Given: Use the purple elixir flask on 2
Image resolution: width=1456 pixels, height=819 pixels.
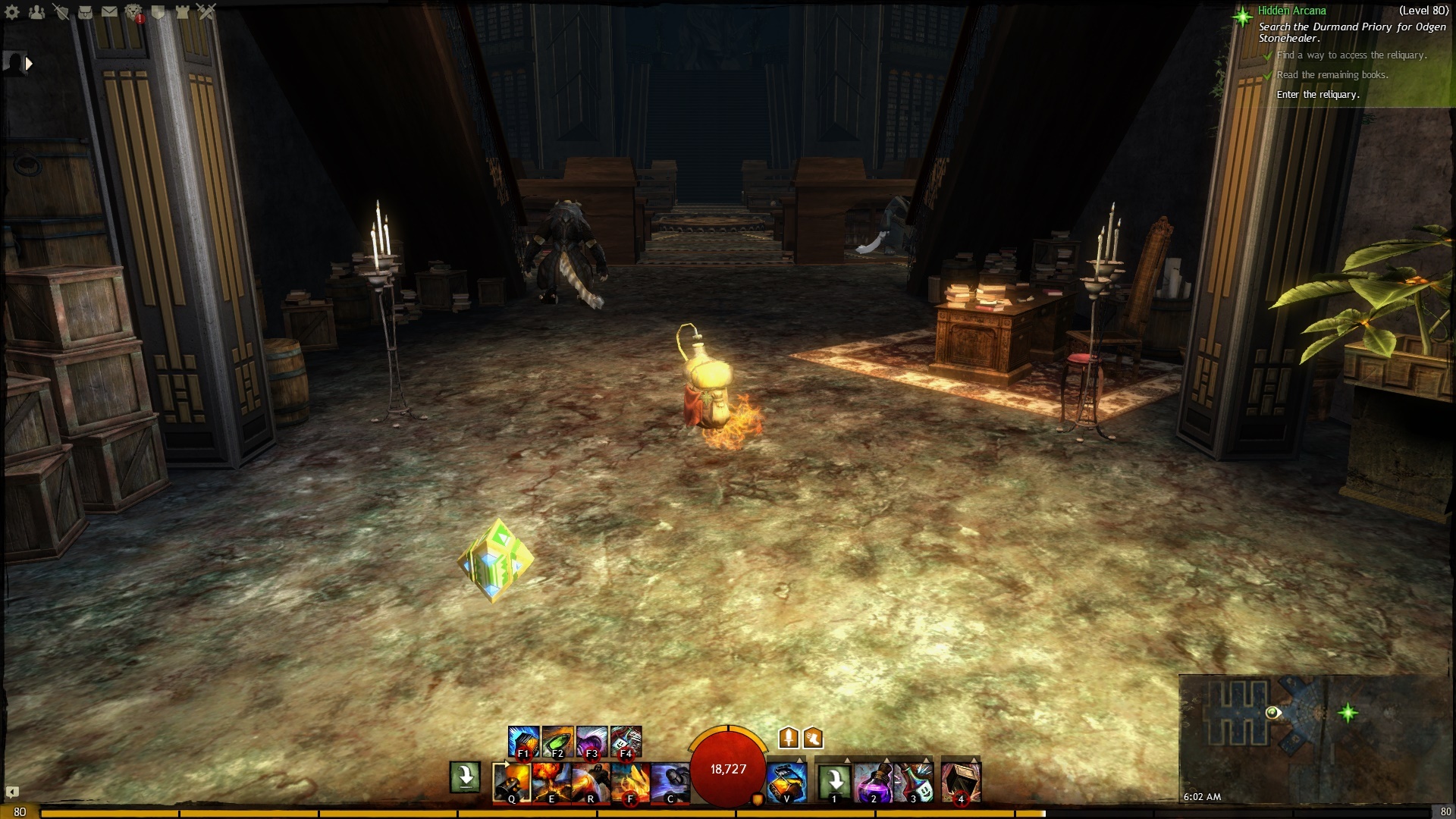Looking at the screenshot, I should pos(873,781).
